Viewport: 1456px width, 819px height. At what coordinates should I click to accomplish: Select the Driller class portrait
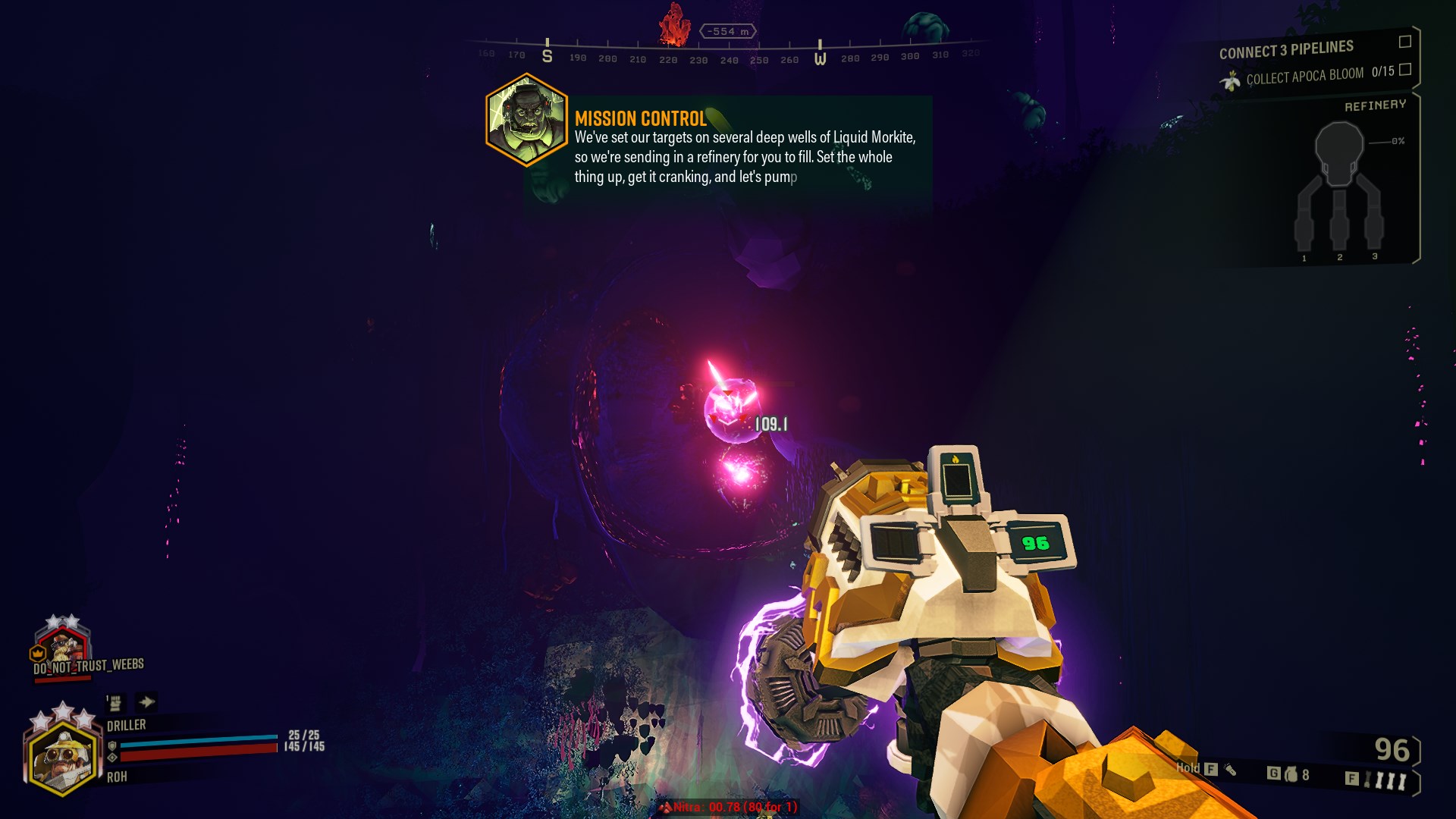point(62,758)
